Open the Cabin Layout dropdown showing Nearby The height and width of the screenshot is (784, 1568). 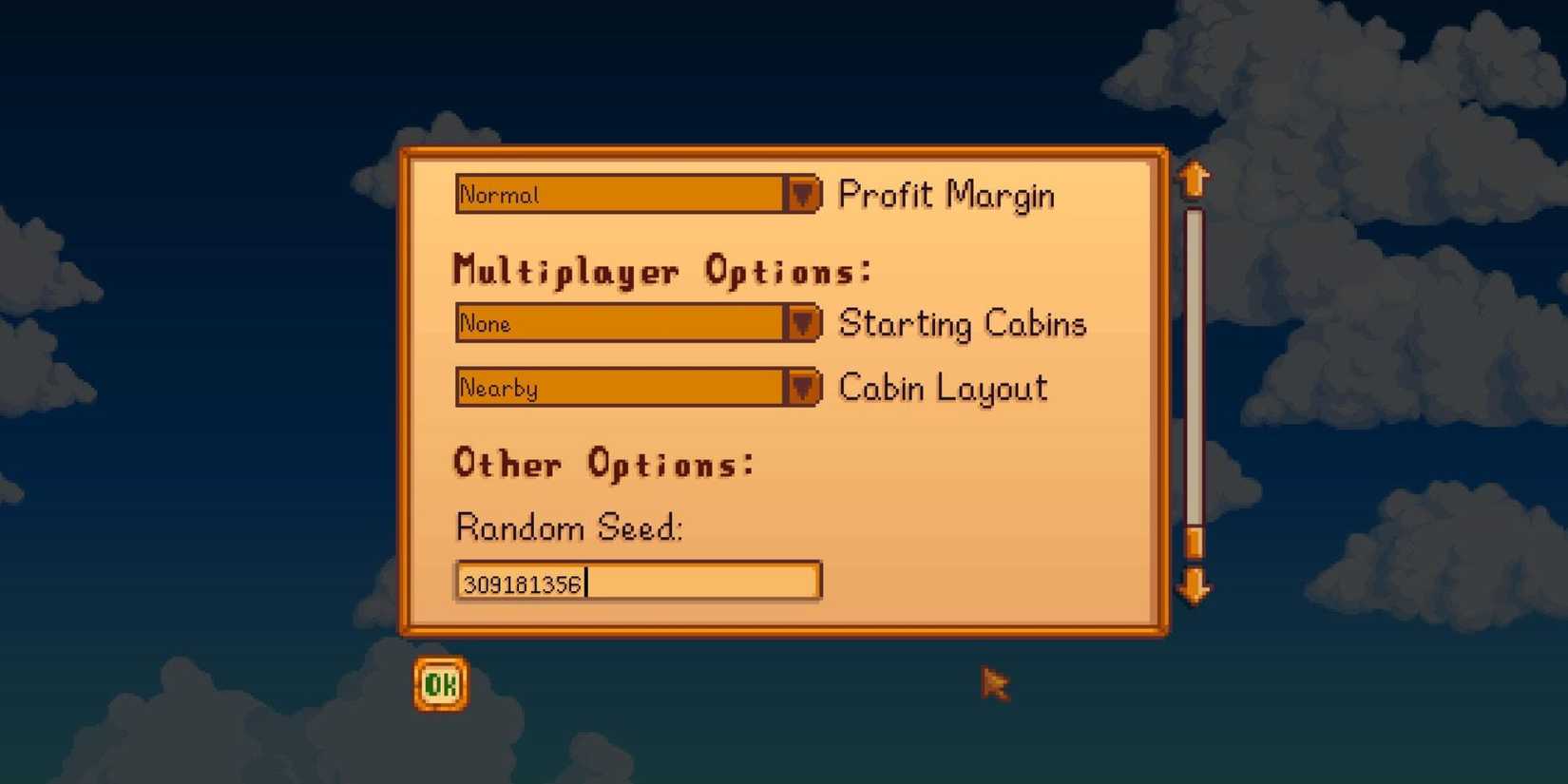tap(627, 388)
